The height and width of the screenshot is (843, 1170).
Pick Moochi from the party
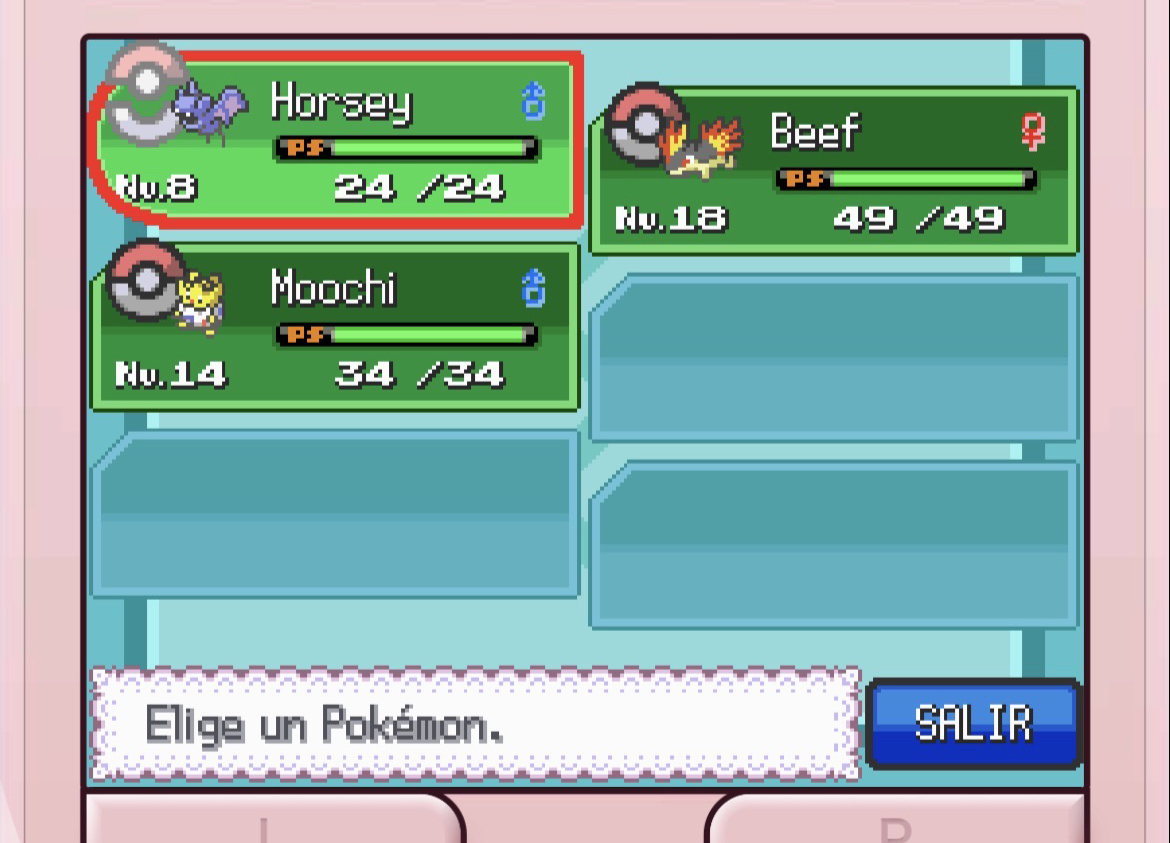click(336, 326)
